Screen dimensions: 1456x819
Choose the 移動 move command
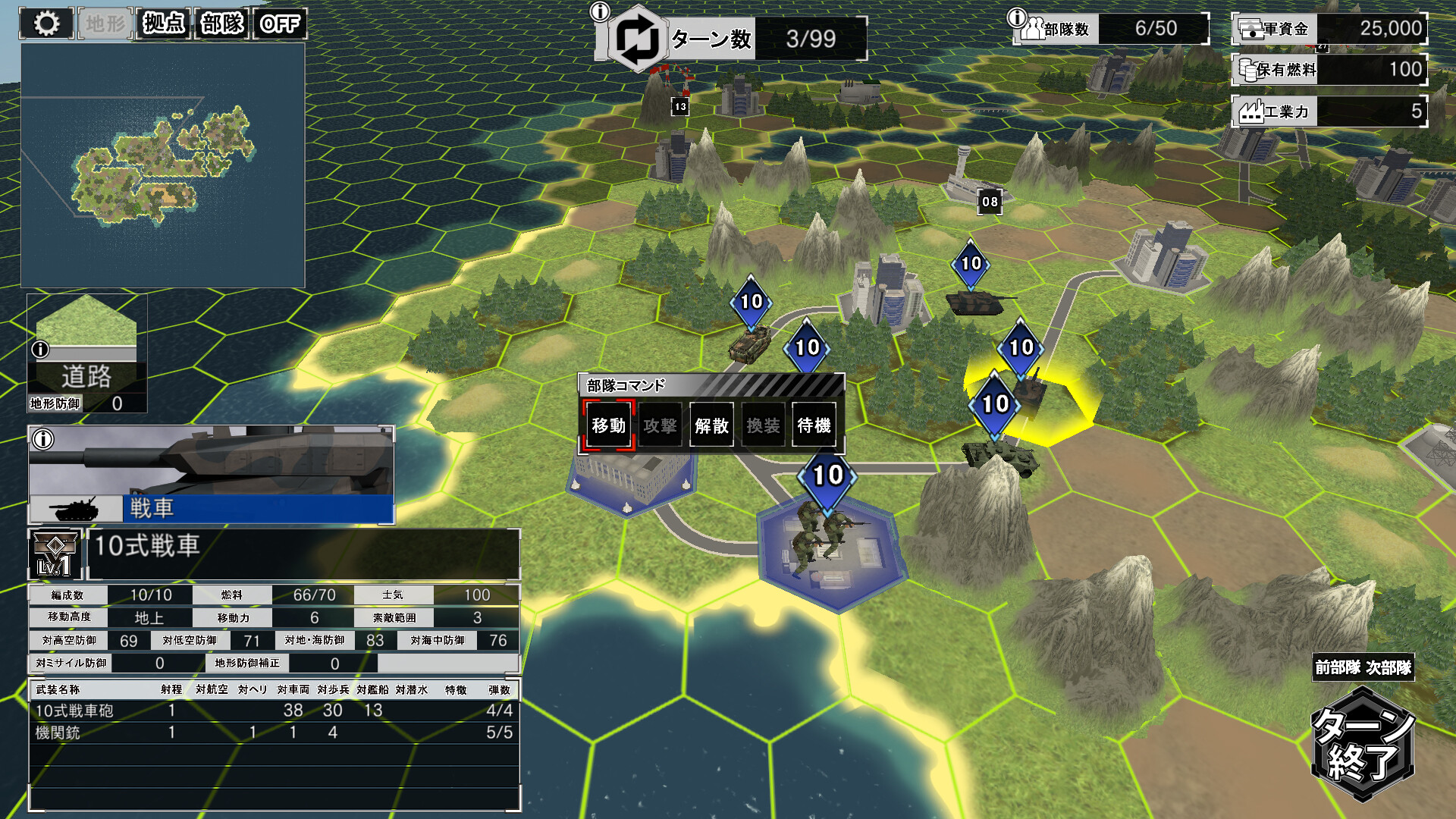tap(608, 425)
